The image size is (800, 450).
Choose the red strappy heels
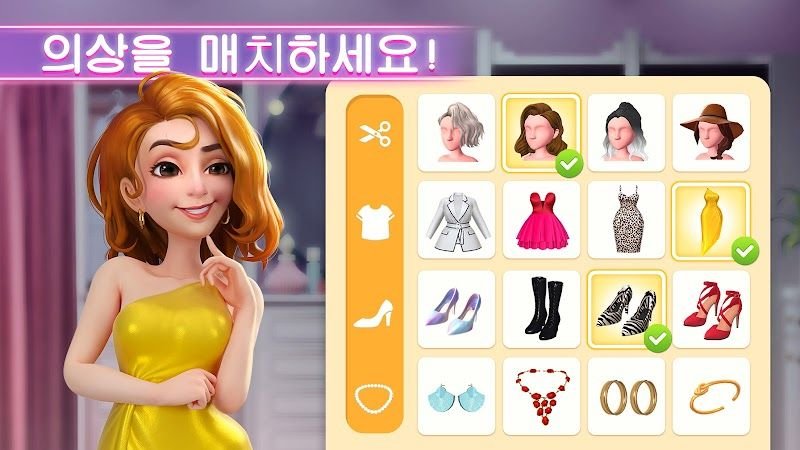click(x=711, y=309)
